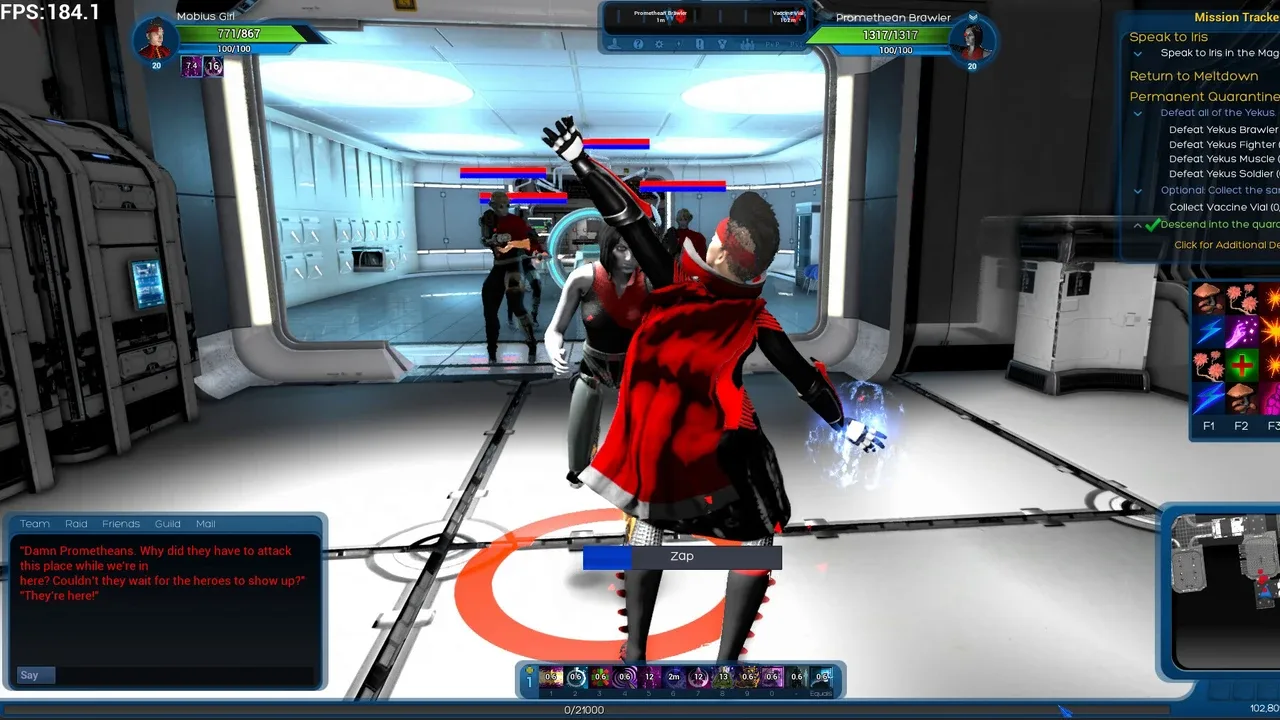Click for Additional Details in the mission tracker

point(1227,245)
